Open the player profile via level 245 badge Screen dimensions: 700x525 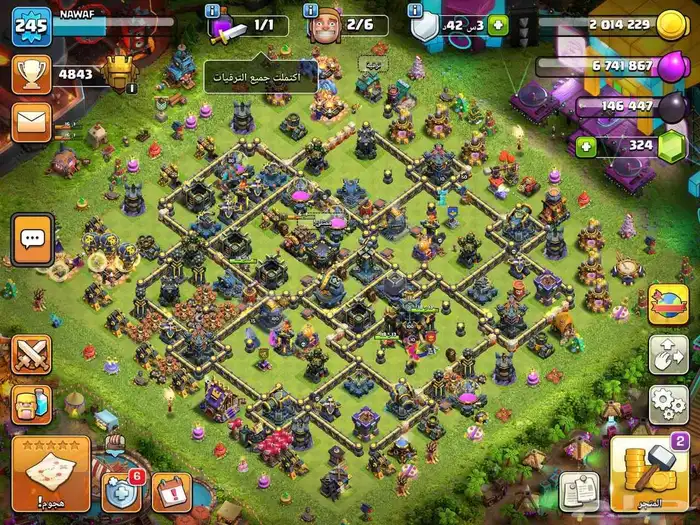click(x=31, y=26)
